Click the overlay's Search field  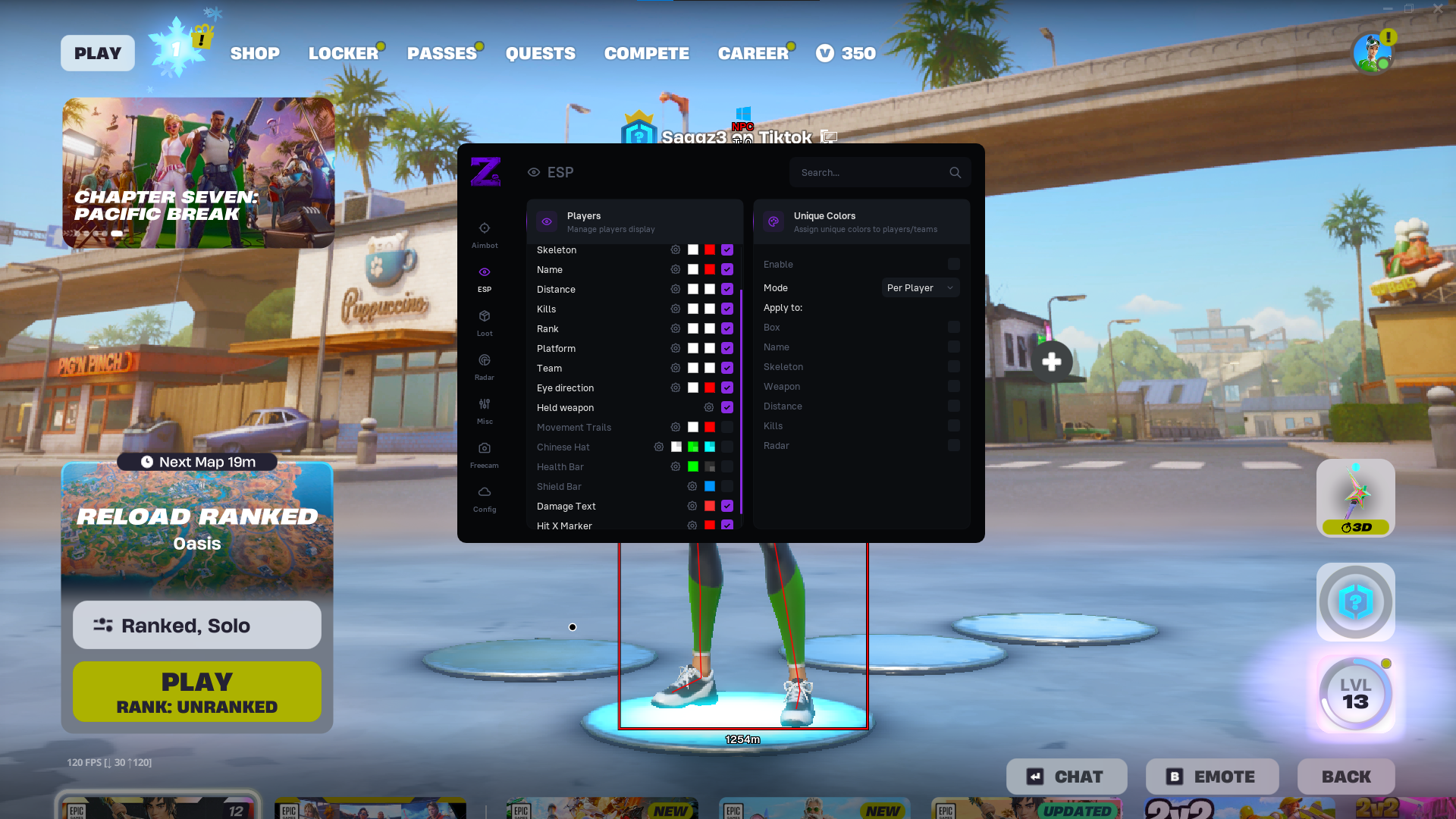(x=872, y=173)
